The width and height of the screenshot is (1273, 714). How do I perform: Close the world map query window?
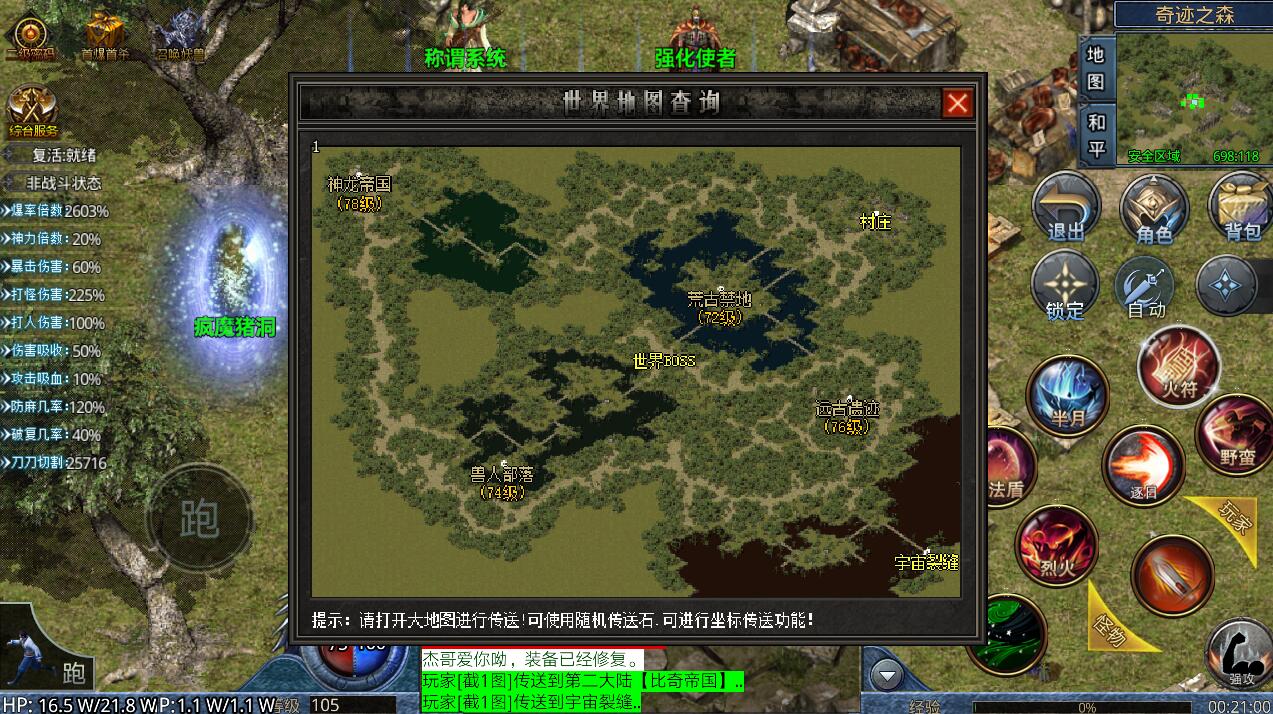tap(957, 103)
